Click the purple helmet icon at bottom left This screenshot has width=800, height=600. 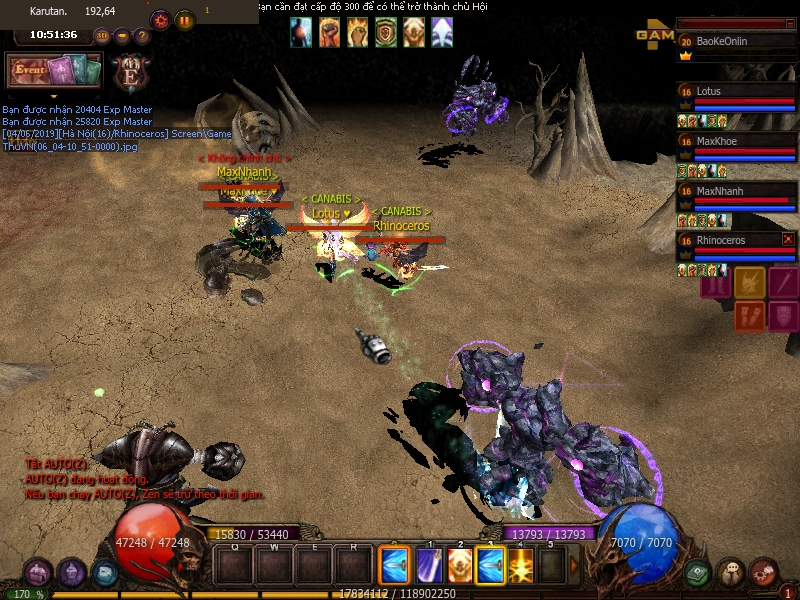coord(38,573)
